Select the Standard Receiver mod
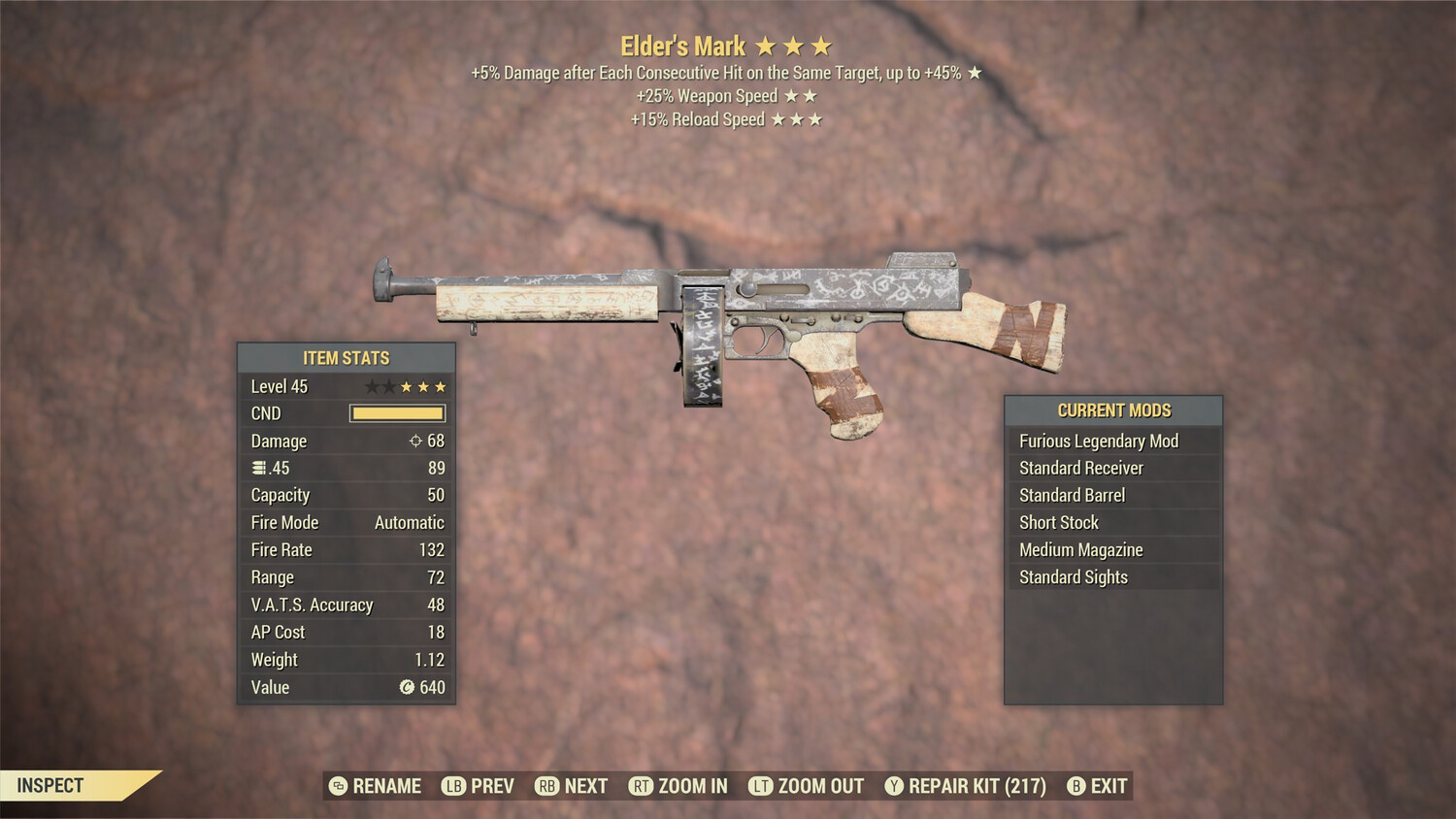This screenshot has width=1456, height=819. (x=1080, y=468)
